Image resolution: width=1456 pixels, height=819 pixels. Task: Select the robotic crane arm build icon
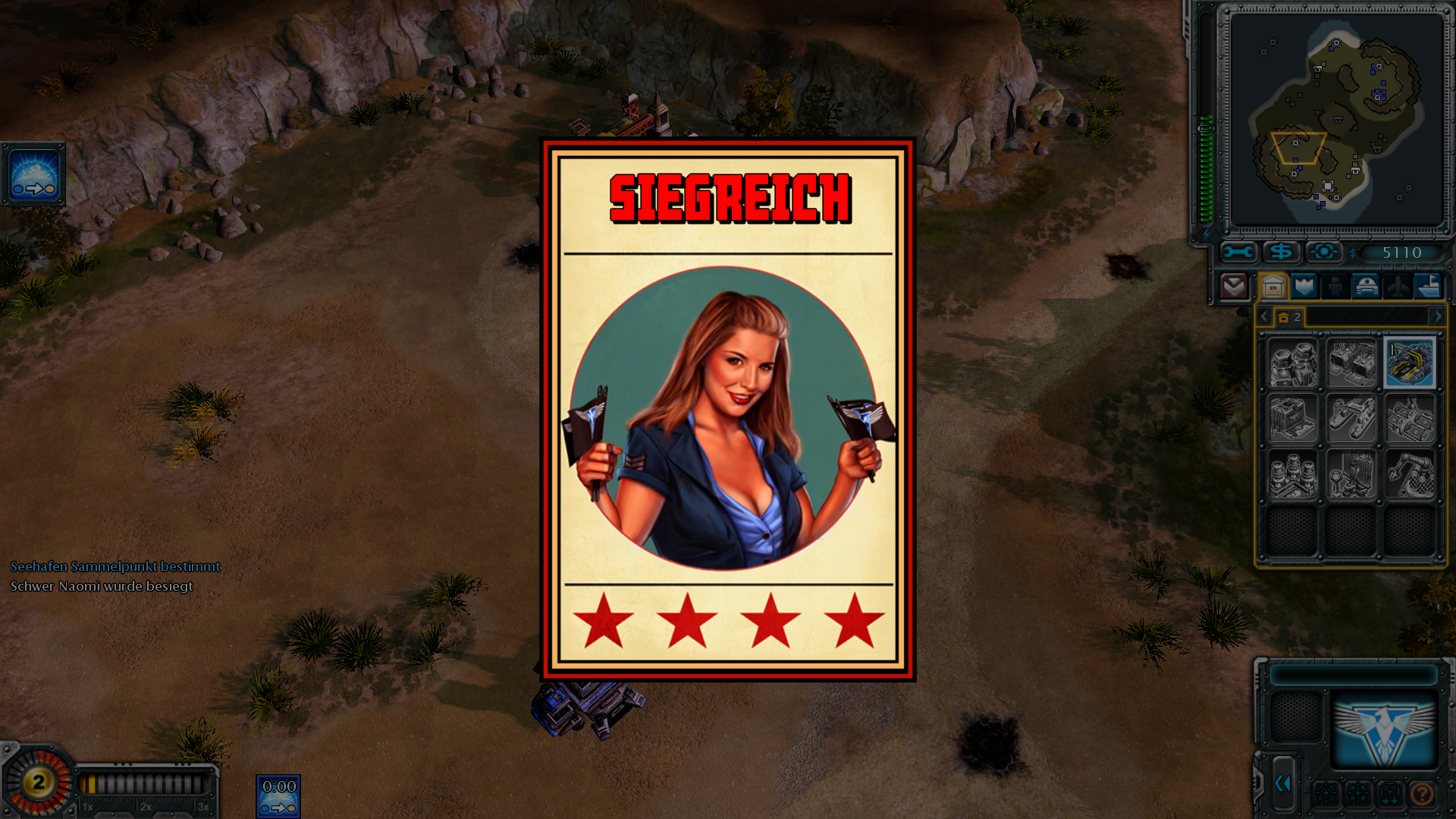click(1409, 475)
